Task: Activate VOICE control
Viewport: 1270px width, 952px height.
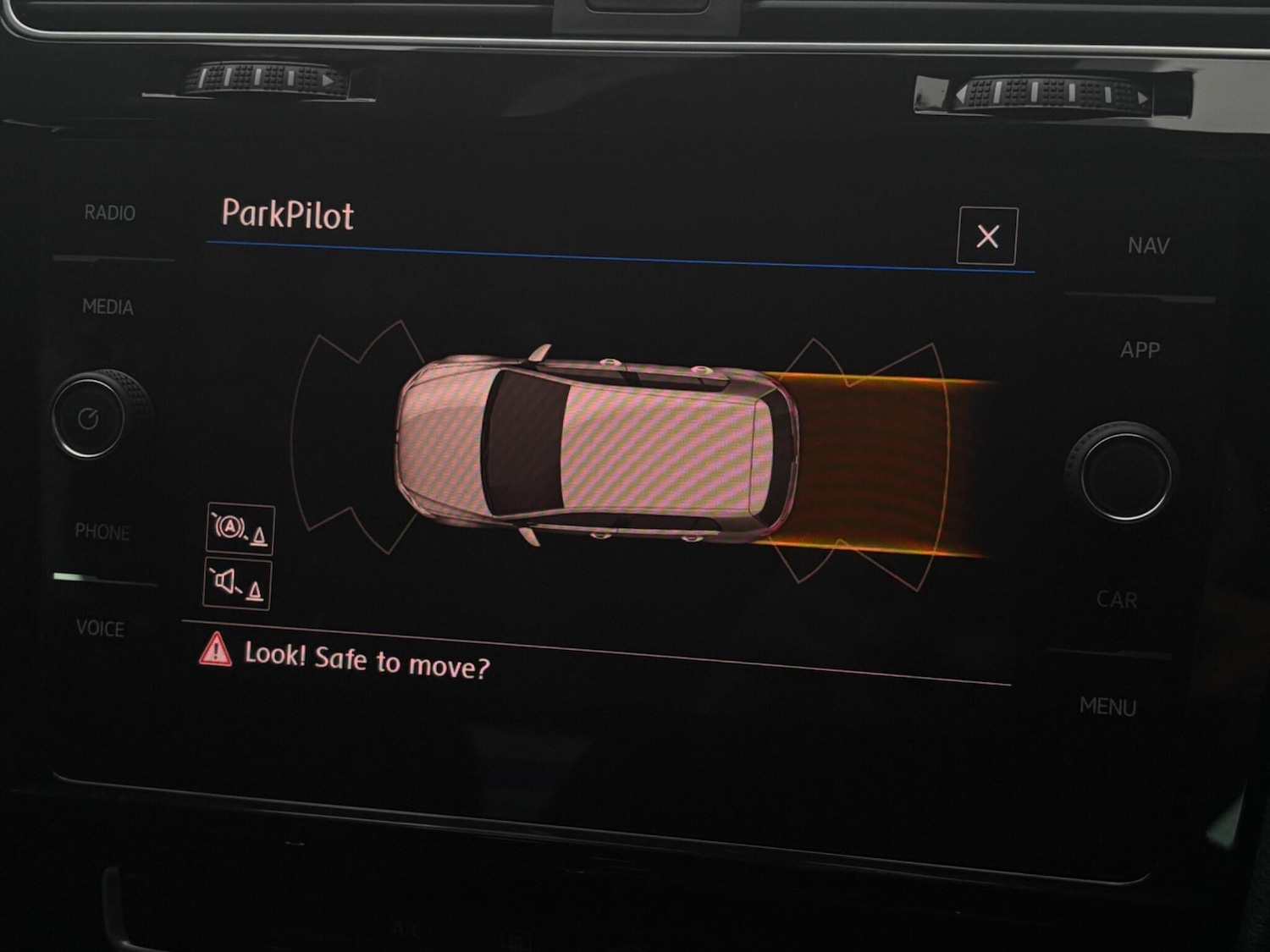Action: pos(101,629)
